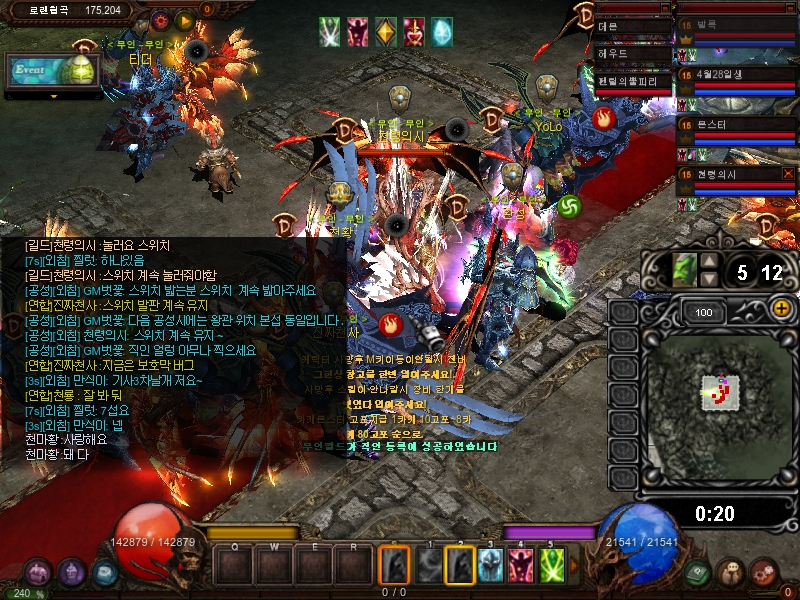800x600 pixels.
Task: Activate the red demon skill in slot 4
Action: coord(521,566)
